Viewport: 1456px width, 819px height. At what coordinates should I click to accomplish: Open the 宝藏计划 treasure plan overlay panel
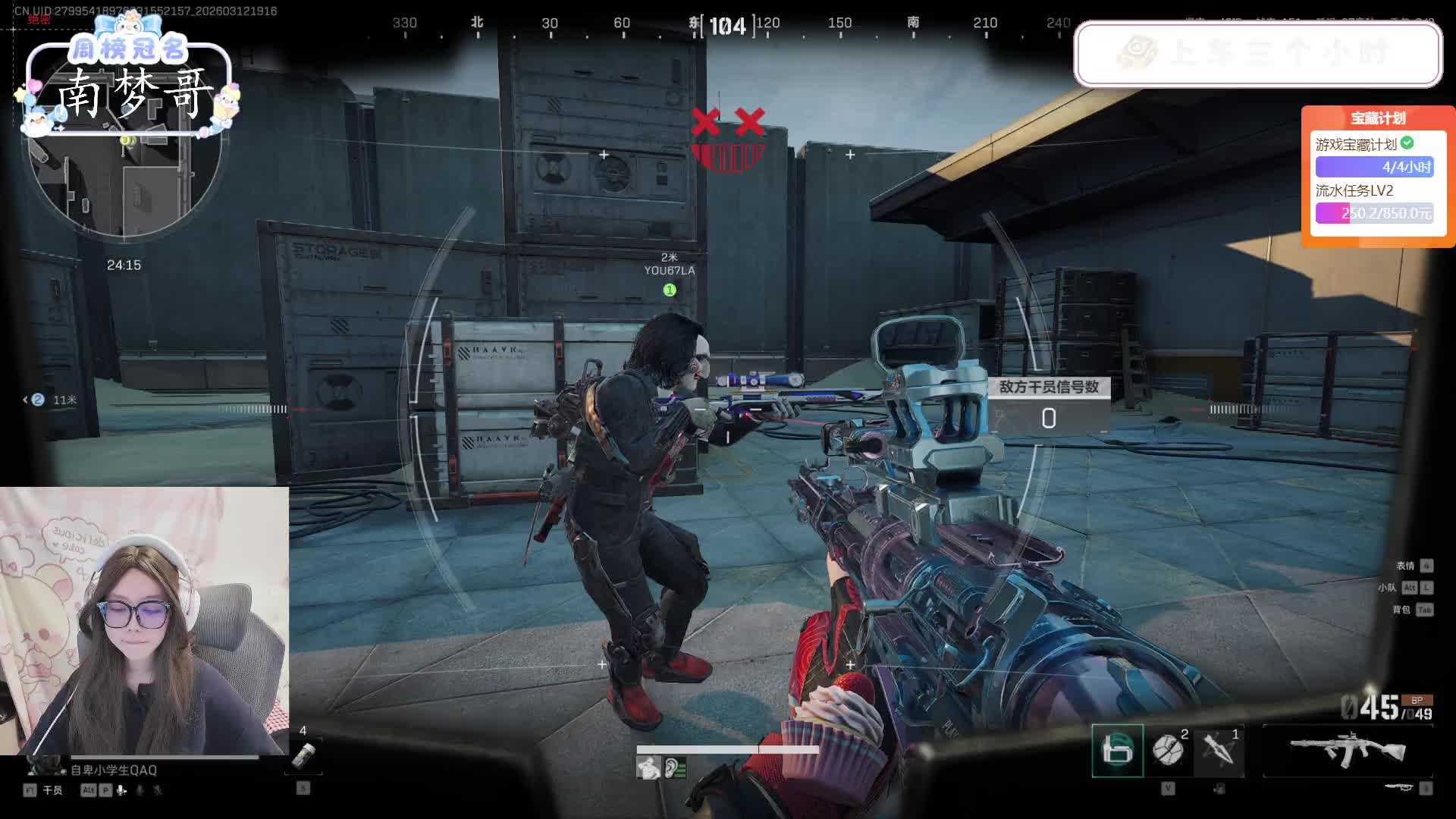(x=1377, y=118)
